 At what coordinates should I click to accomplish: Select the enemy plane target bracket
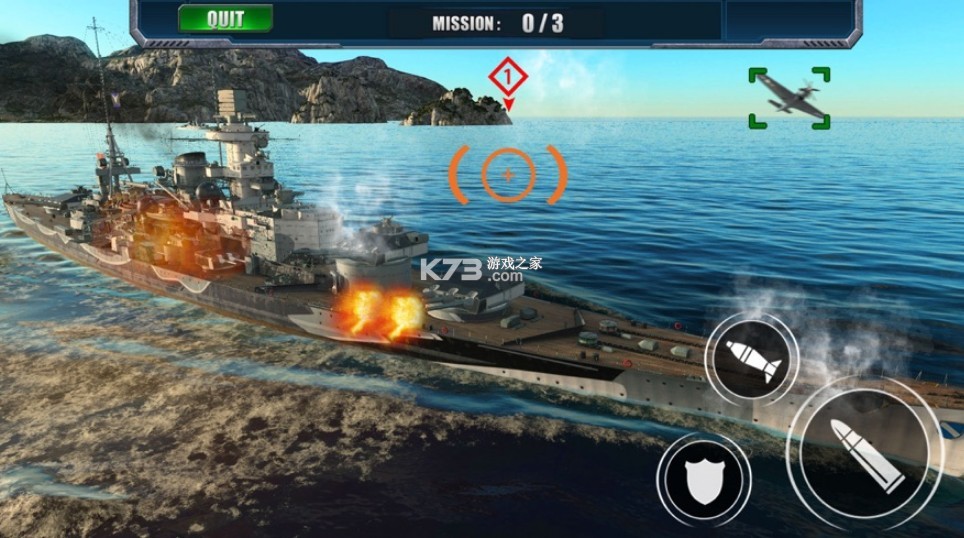tap(789, 98)
